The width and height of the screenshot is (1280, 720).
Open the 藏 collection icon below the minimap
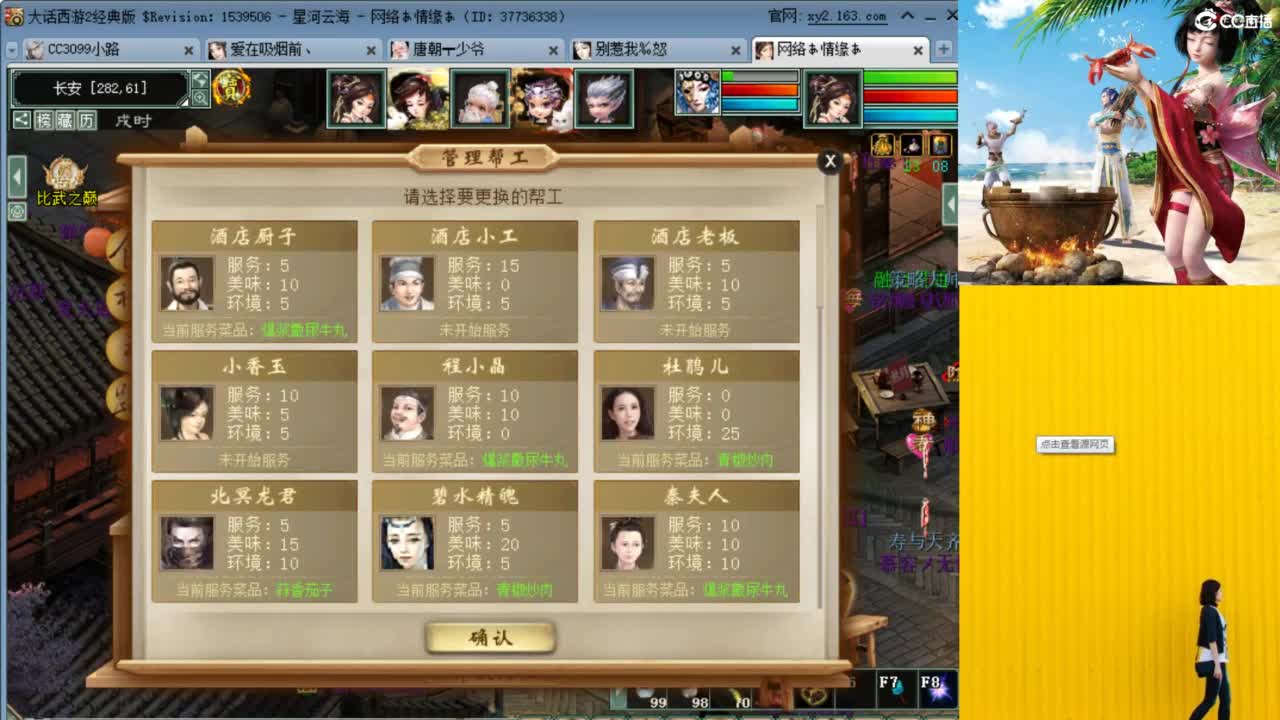pos(64,120)
